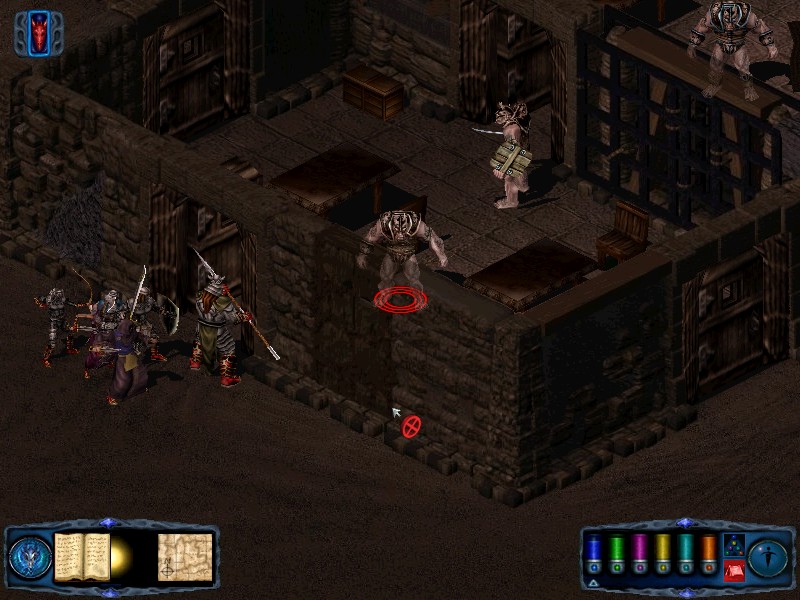The height and width of the screenshot is (600, 800).
Task: Select the orange party member button
Action: coord(708,555)
